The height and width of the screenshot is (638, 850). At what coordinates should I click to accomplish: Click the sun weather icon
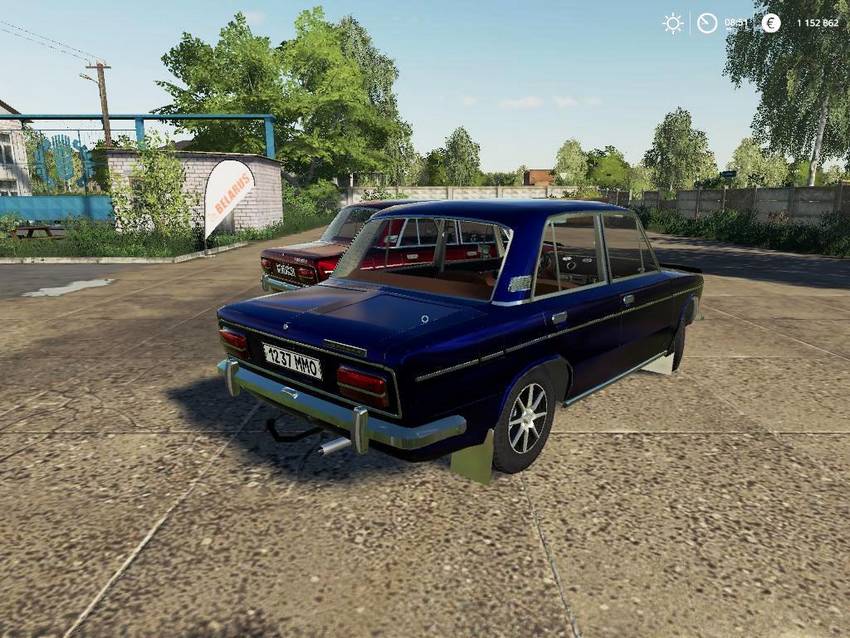click(673, 22)
